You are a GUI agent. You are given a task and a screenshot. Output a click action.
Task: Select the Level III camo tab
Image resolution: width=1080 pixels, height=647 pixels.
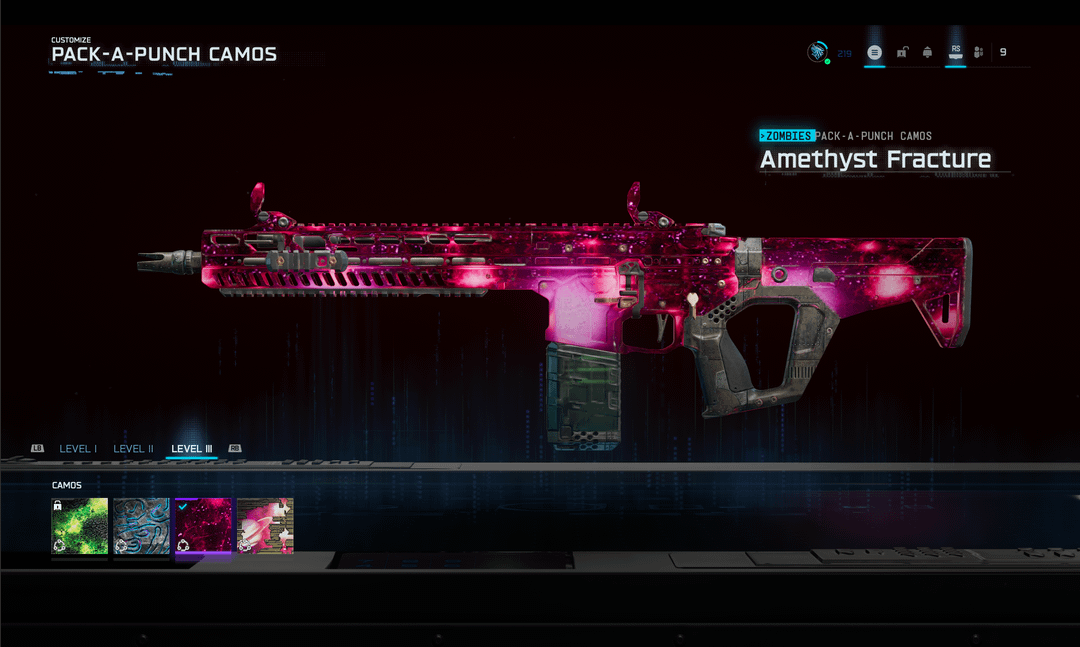click(192, 449)
